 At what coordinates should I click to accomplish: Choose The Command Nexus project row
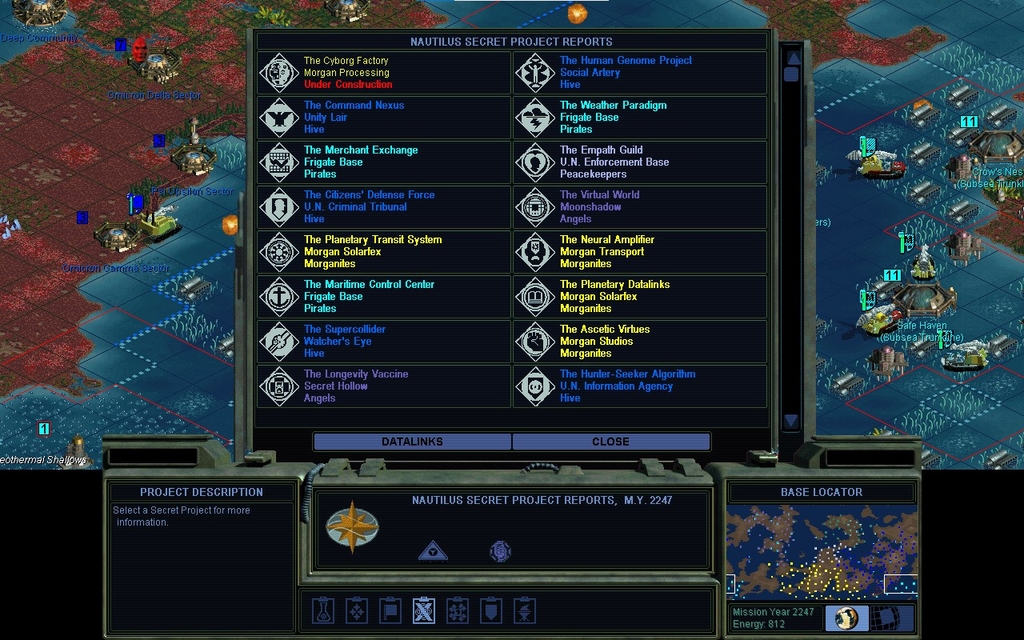tap(384, 118)
